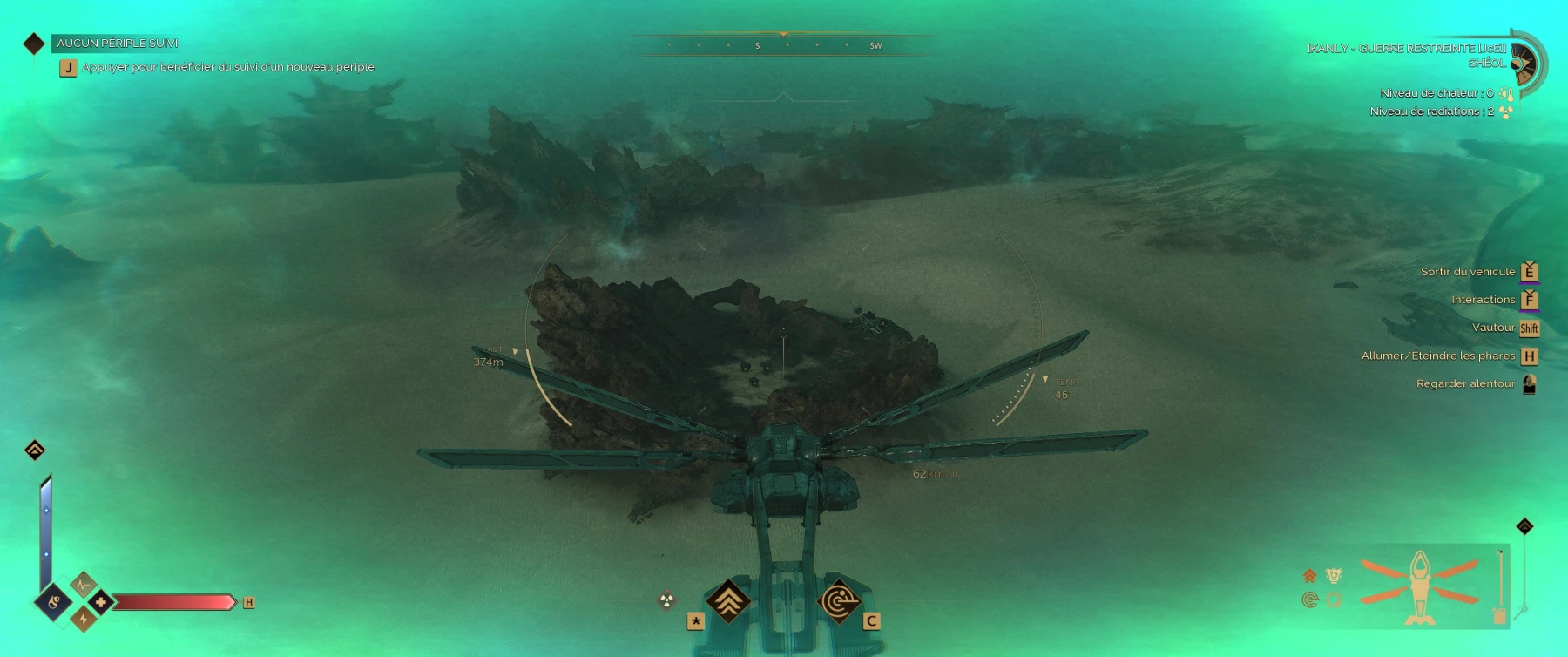Select the medical cross status icon

click(x=100, y=602)
